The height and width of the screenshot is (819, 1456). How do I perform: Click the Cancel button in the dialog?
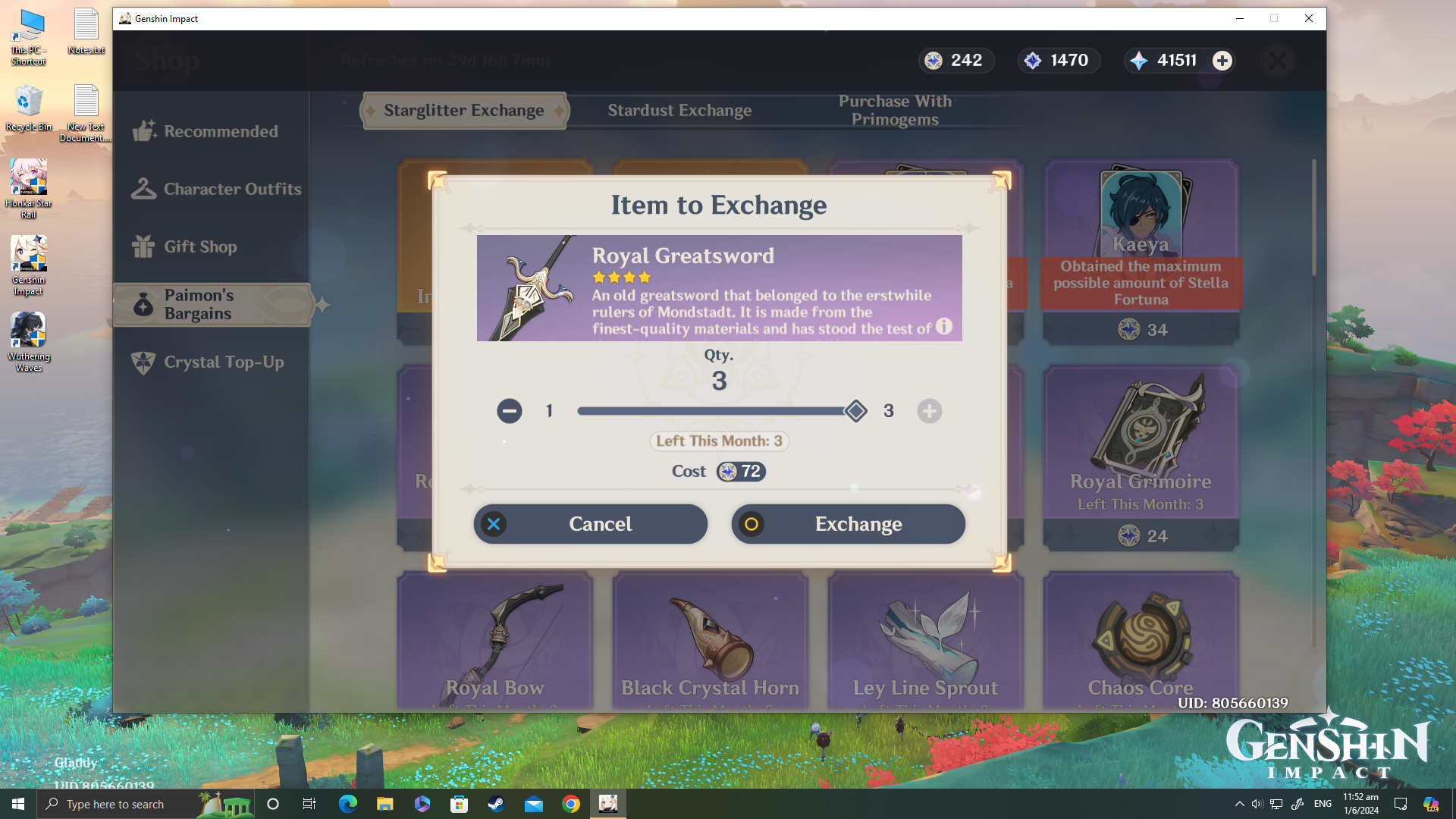click(x=590, y=523)
